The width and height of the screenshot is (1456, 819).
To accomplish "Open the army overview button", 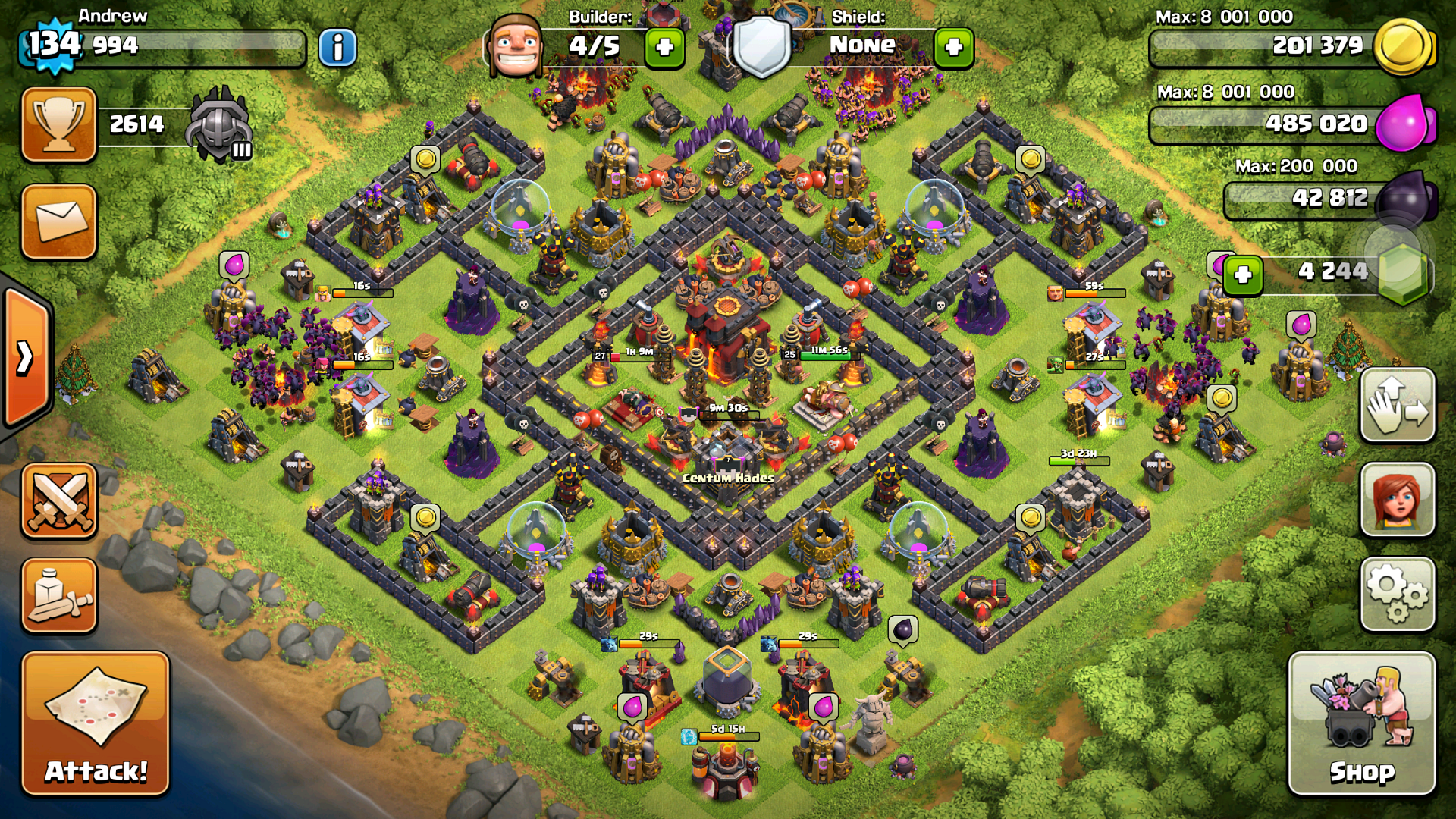I will click(59, 596).
